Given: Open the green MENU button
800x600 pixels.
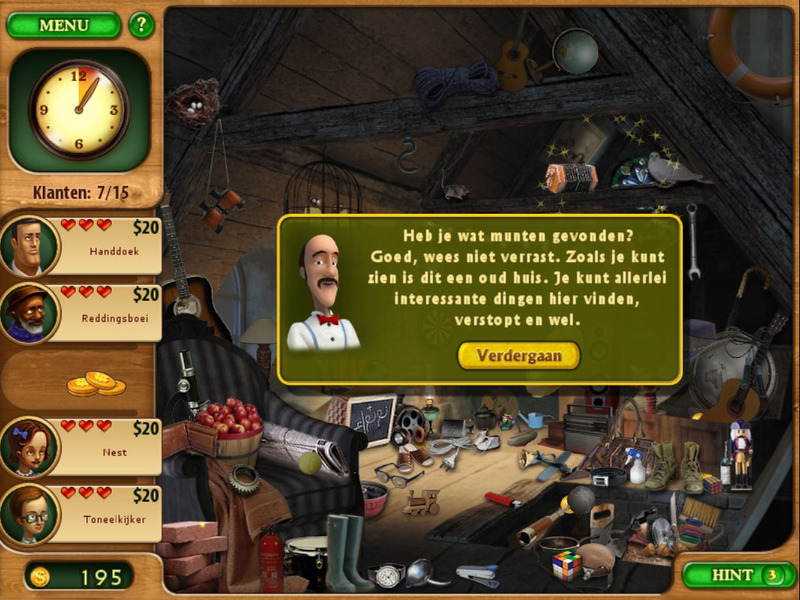Looking at the screenshot, I should 63,25.
